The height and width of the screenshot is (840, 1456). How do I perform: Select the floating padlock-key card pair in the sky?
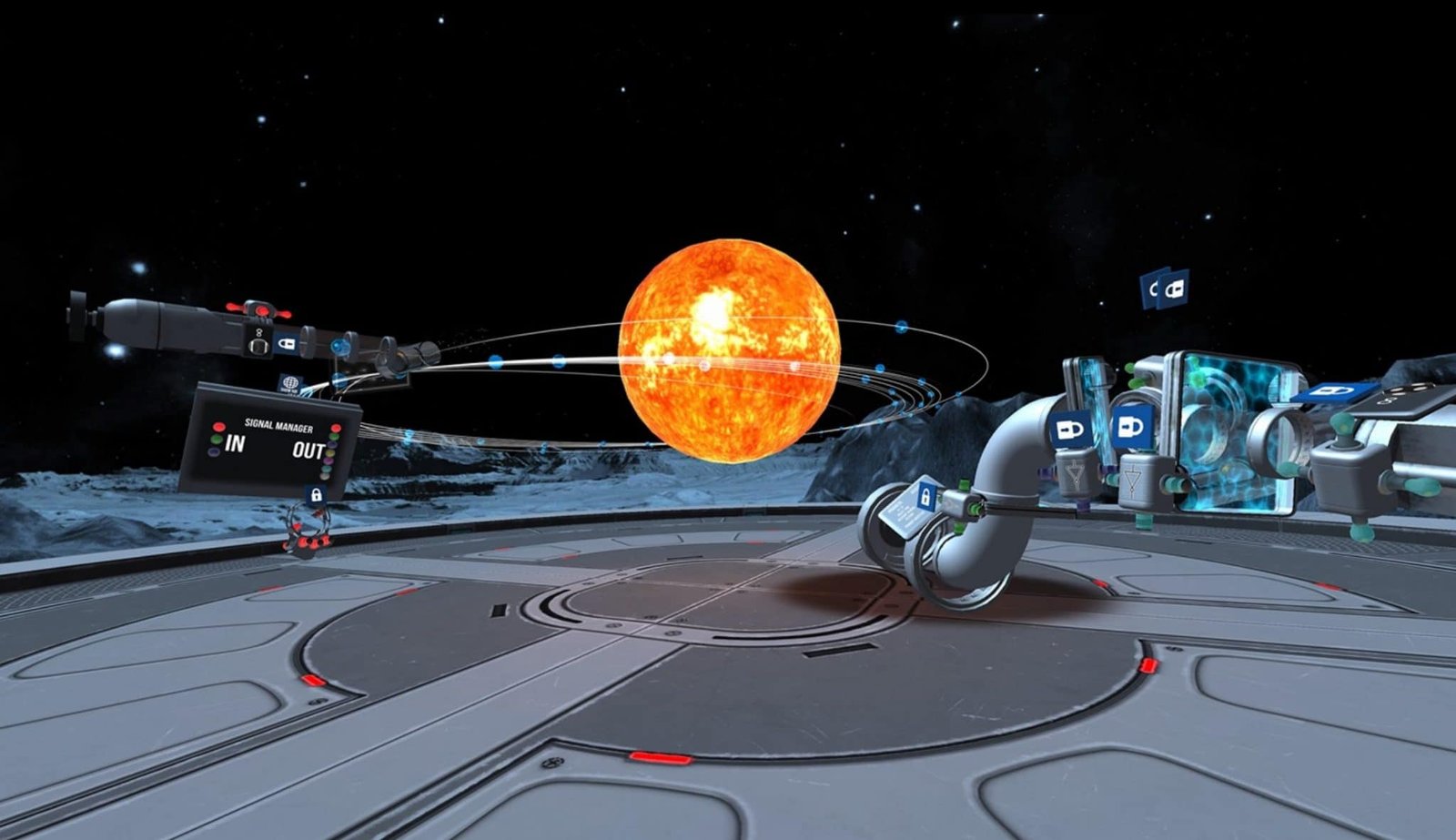(1163, 289)
